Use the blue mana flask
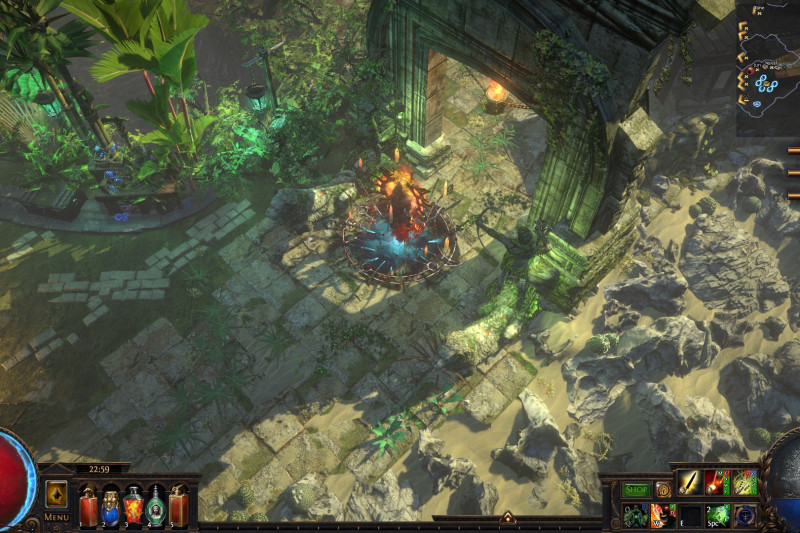The height and width of the screenshot is (533, 800). pos(111,504)
